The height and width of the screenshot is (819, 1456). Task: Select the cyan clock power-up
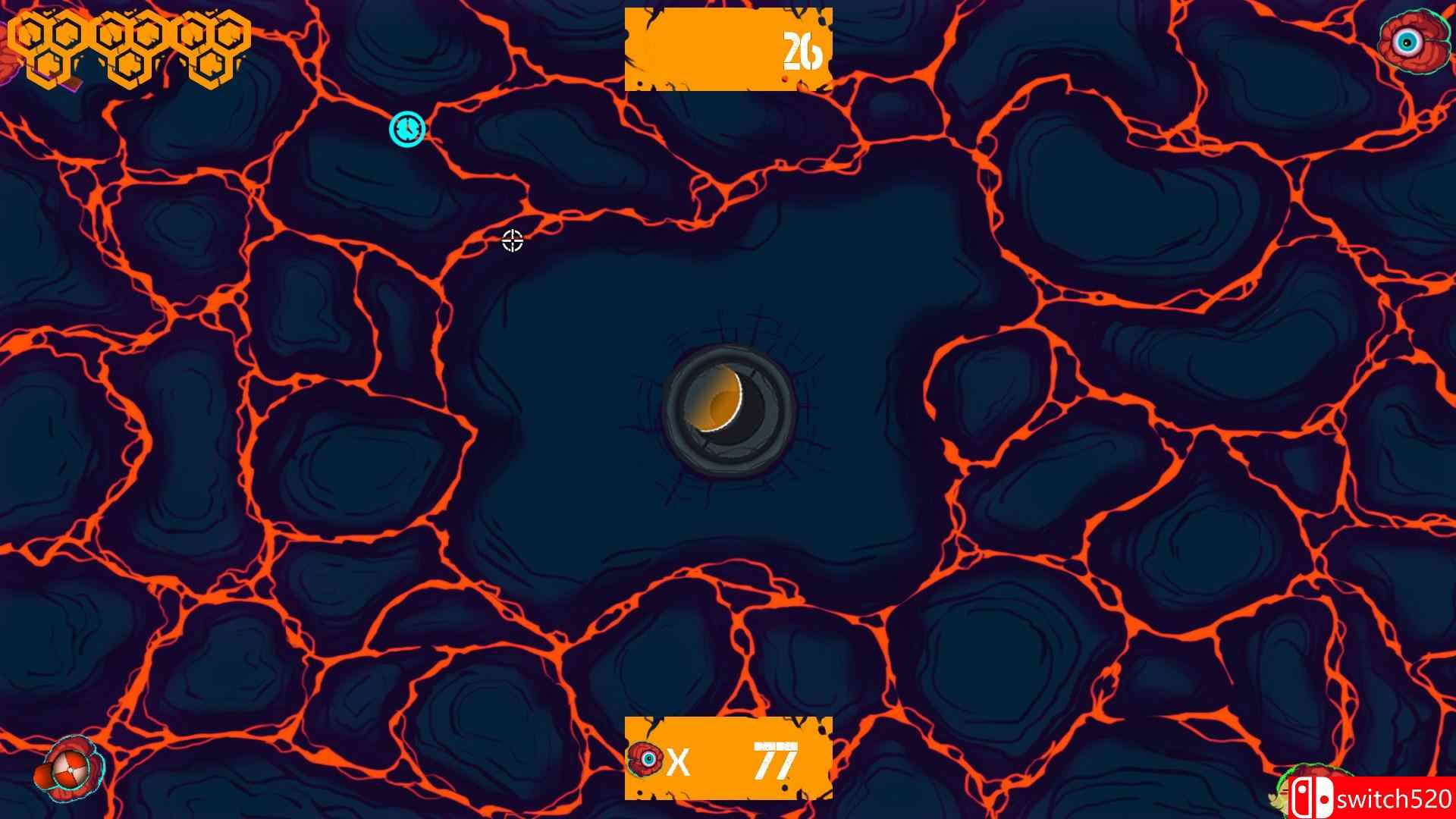[x=406, y=127]
